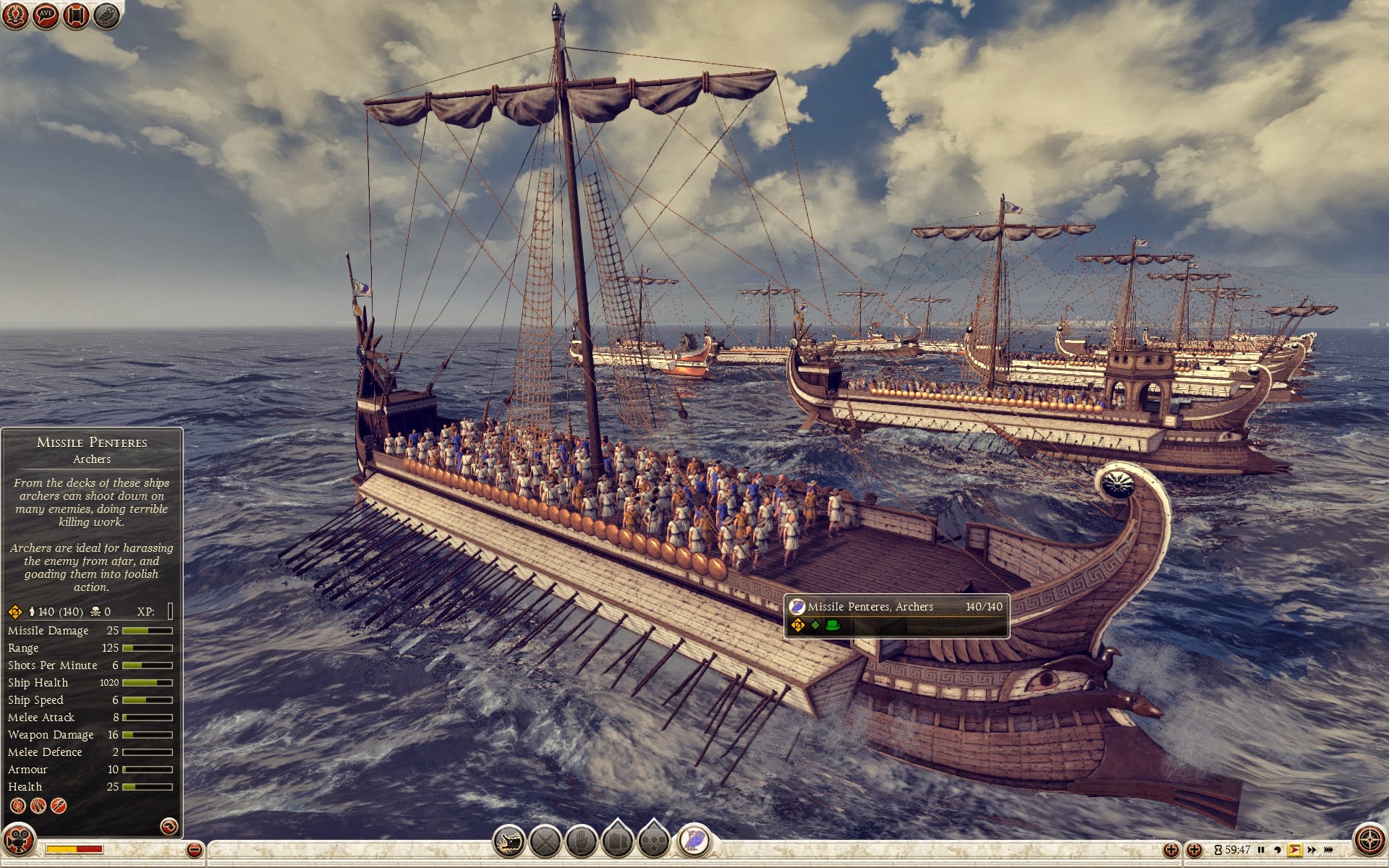
Task: Select normal play speed
Action: tap(1294, 850)
